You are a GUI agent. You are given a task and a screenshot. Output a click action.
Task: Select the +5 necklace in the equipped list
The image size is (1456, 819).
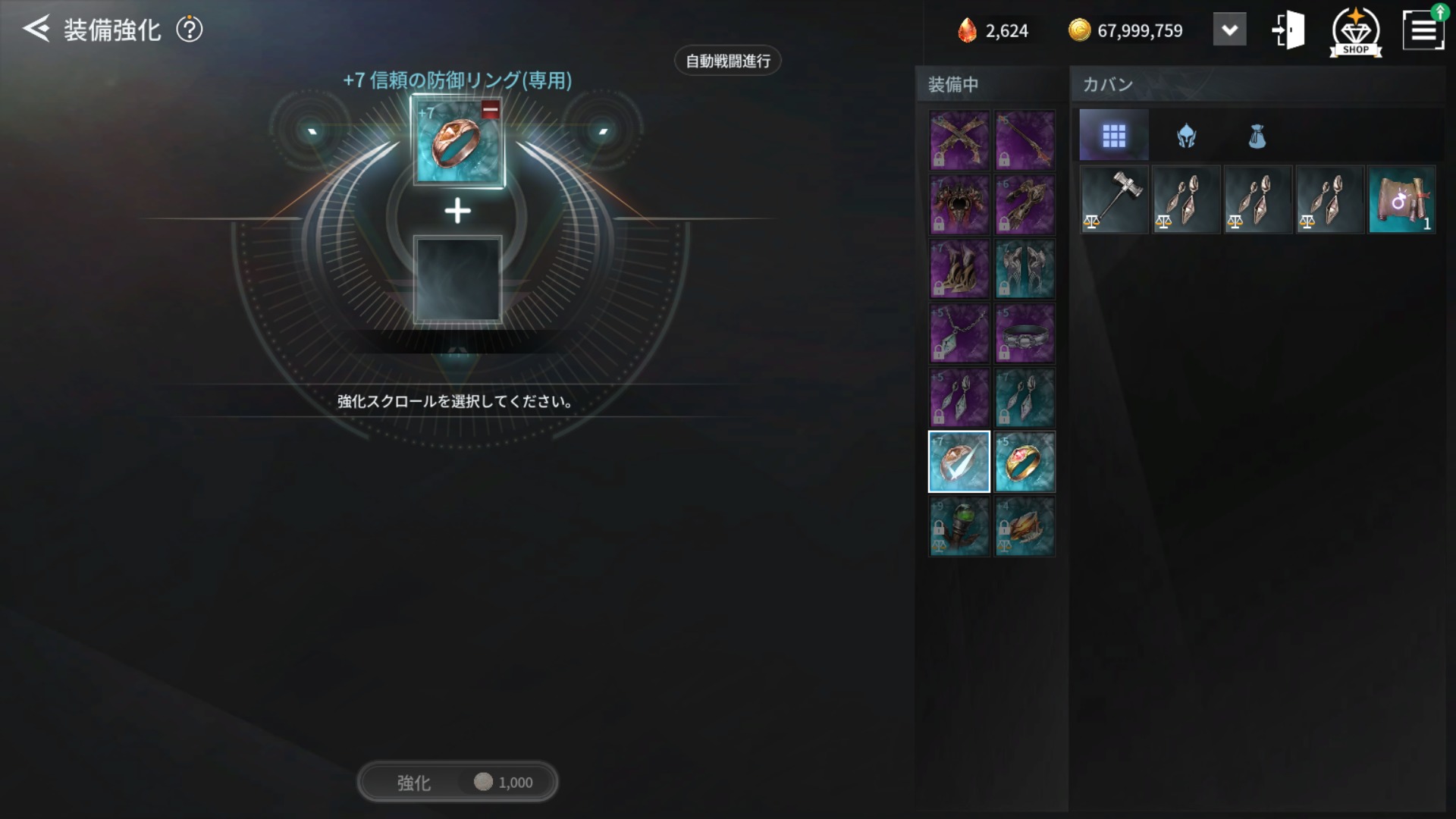tap(959, 334)
